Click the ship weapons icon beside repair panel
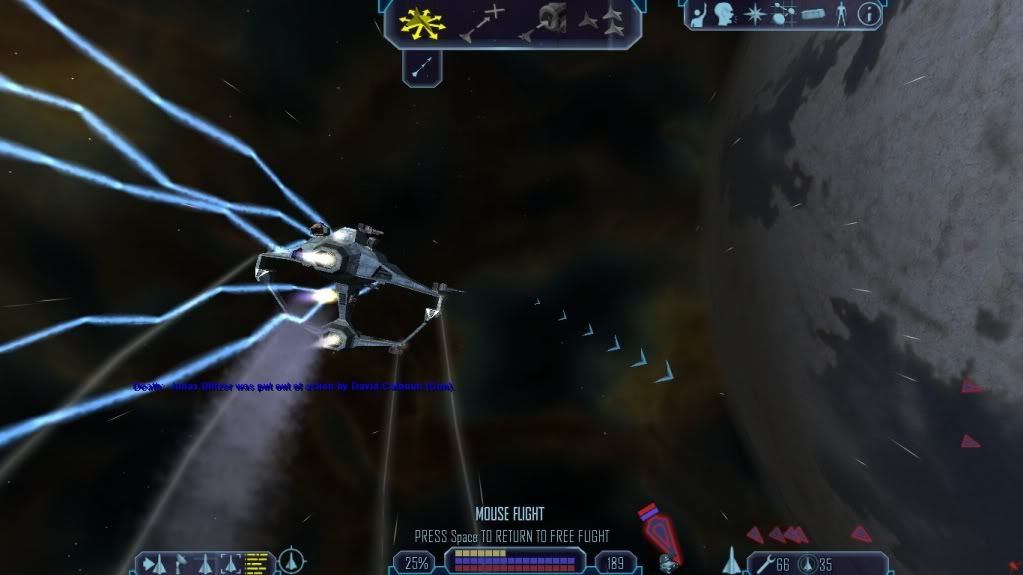 [x=730, y=561]
